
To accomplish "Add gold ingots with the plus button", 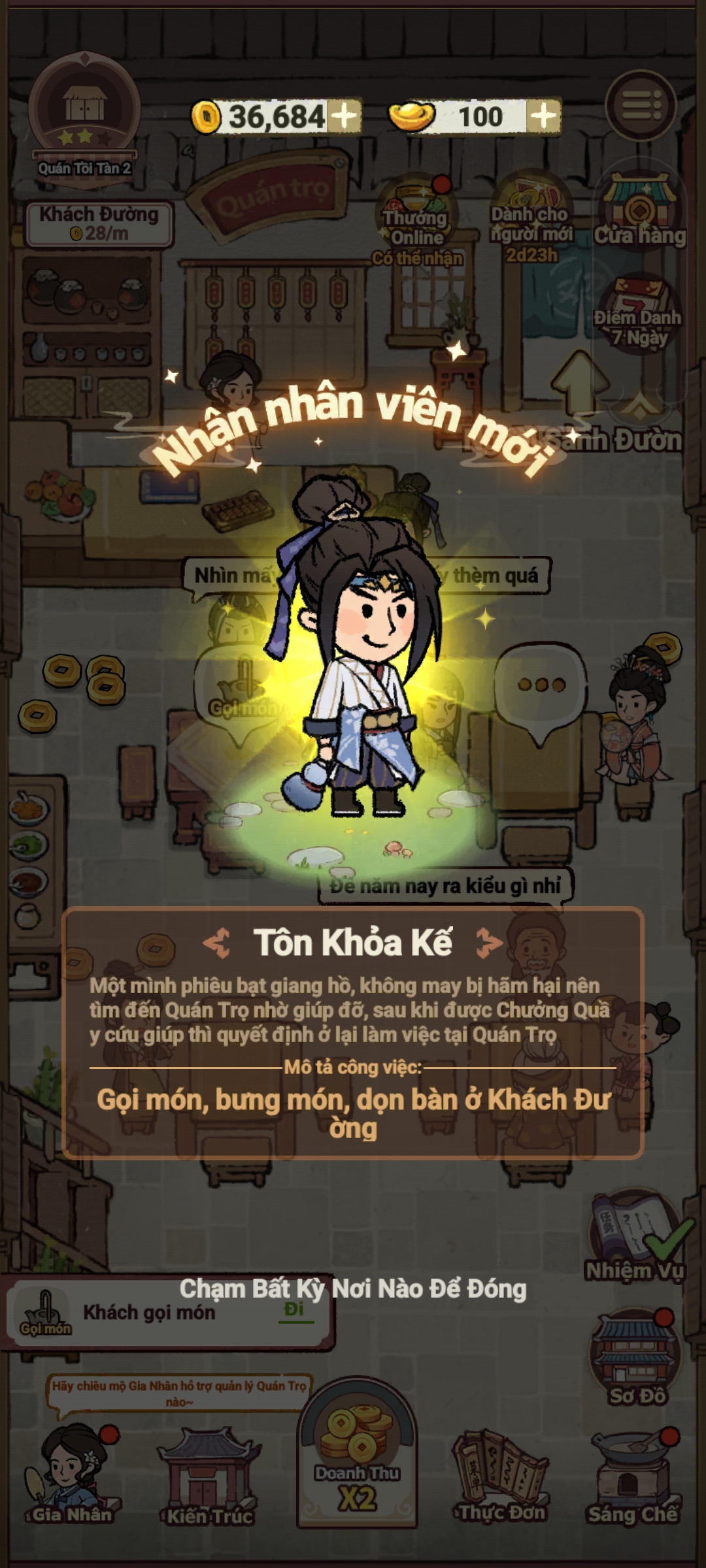I will pyautogui.click(x=544, y=117).
